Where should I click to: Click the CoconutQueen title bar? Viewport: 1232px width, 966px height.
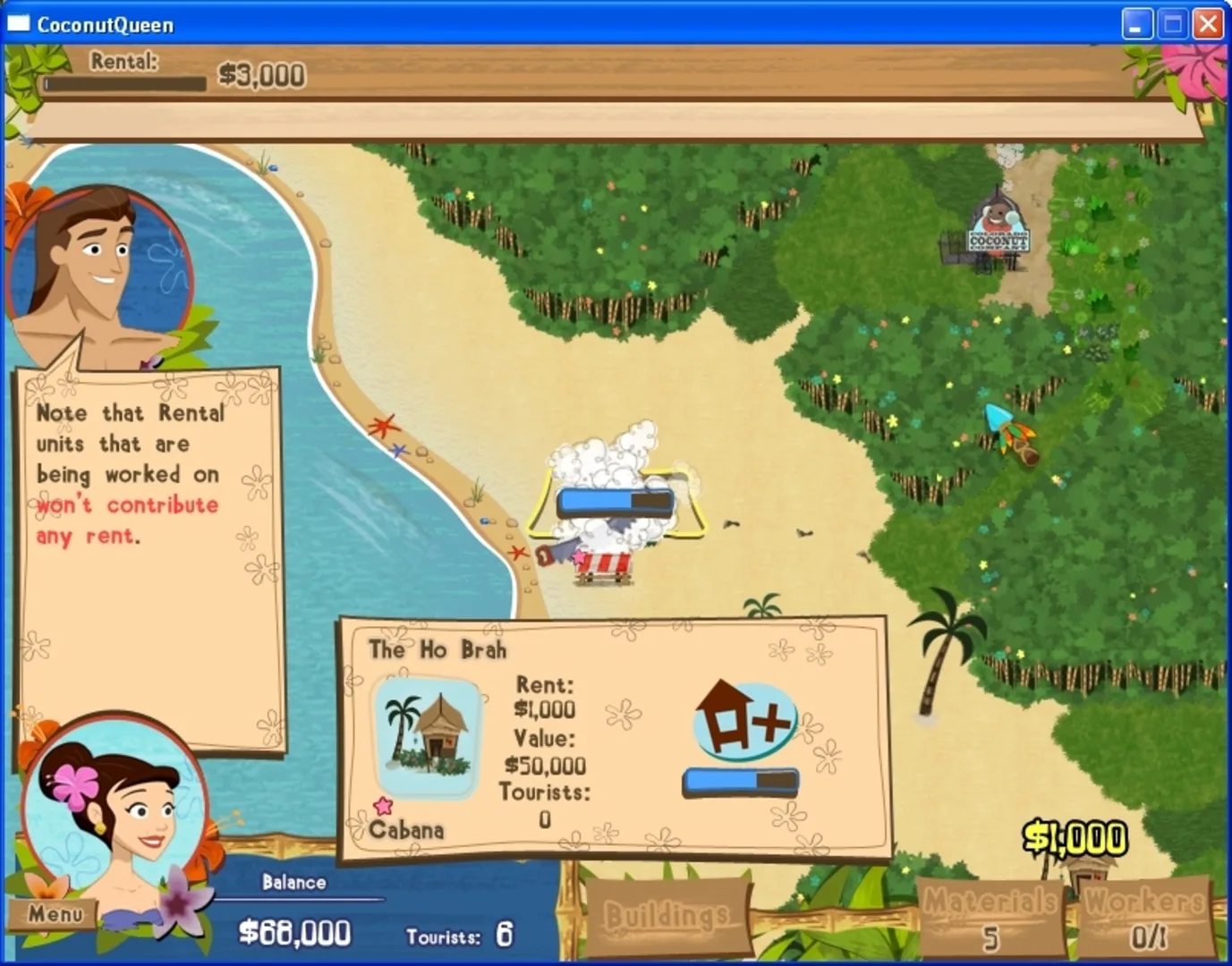point(104,24)
